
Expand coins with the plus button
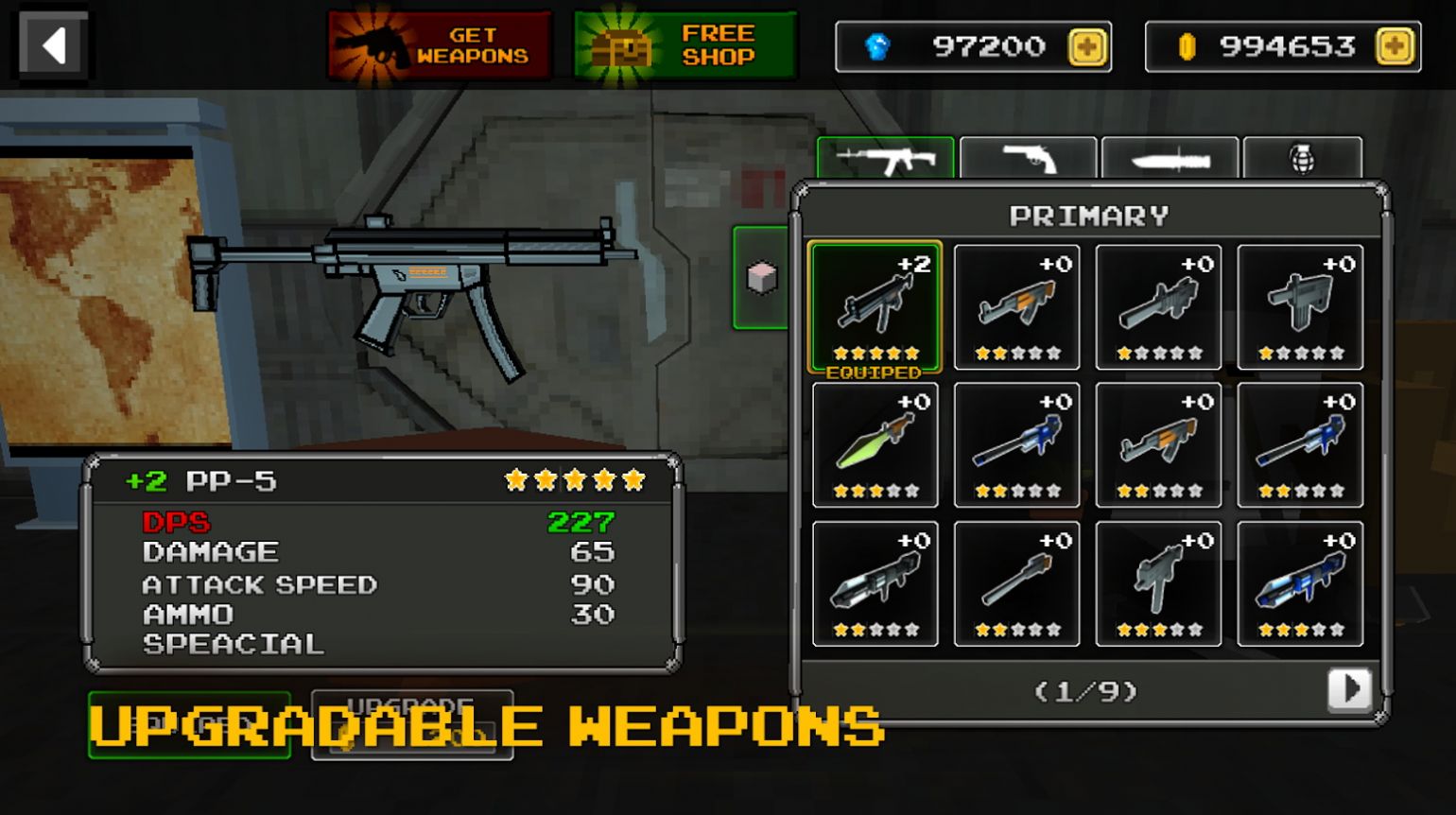coord(1393,45)
